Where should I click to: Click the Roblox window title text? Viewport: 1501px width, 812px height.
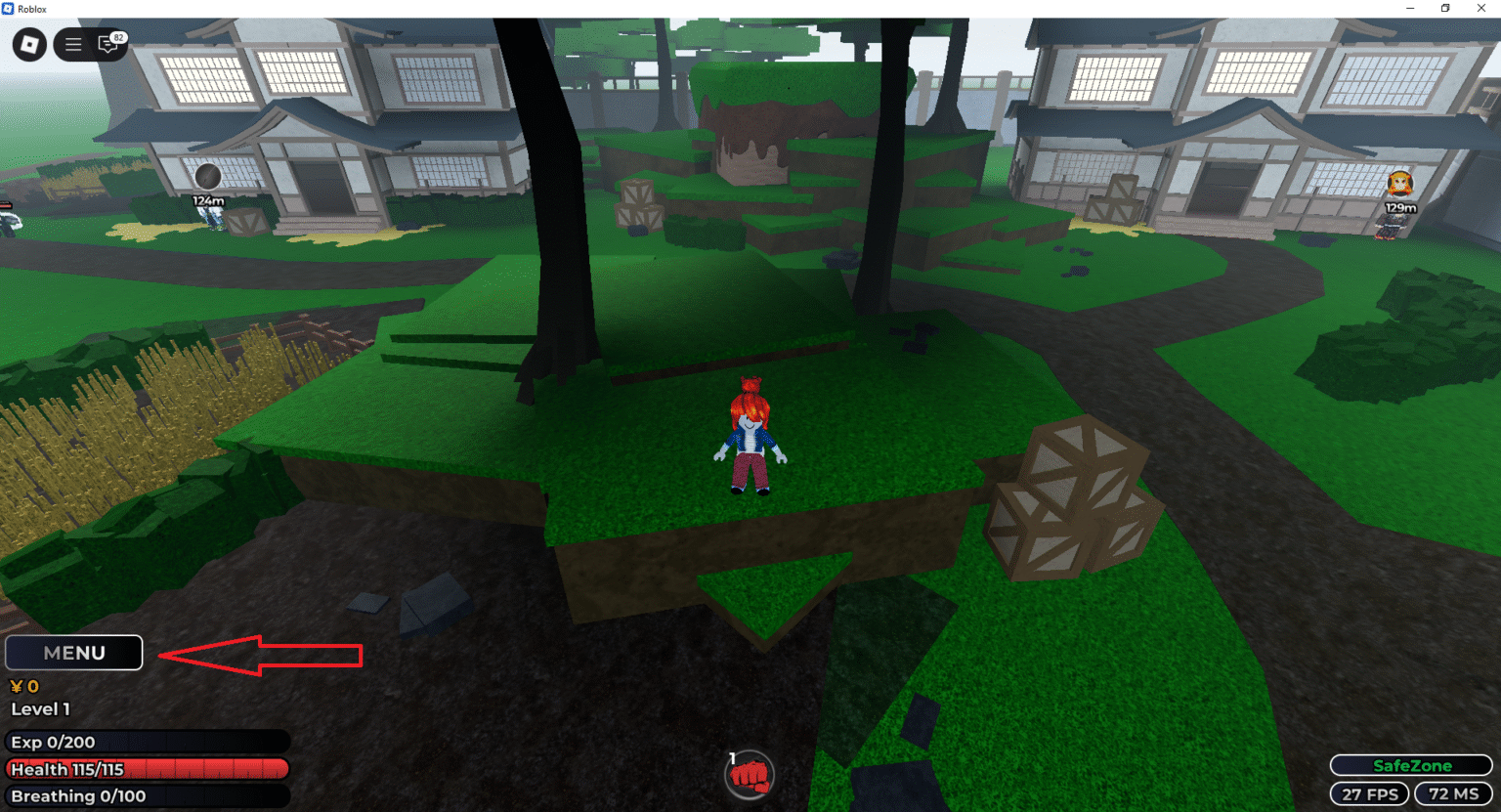point(31,8)
